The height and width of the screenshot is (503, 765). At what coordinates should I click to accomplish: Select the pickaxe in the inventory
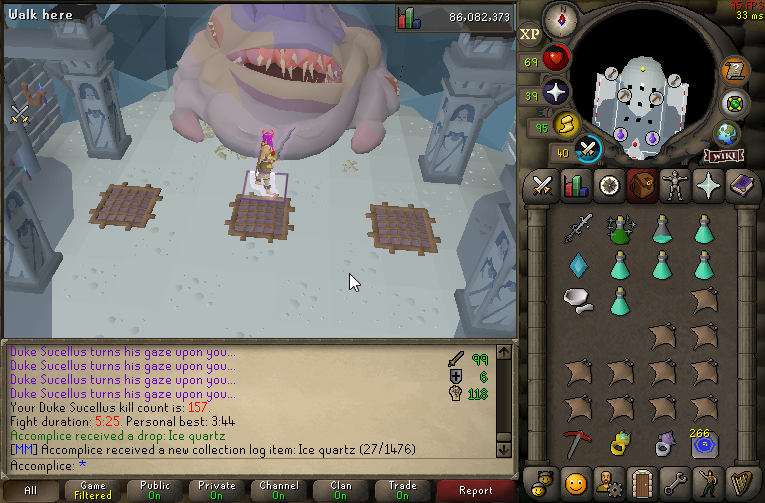[x=578, y=442]
